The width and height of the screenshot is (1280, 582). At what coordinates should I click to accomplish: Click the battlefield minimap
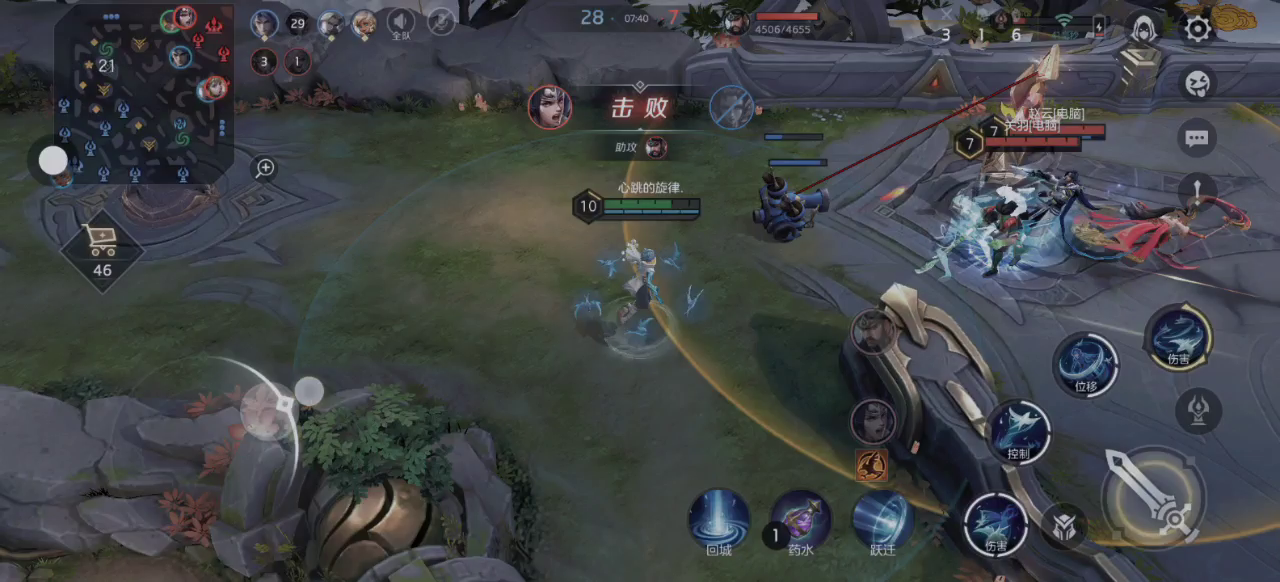(x=143, y=95)
